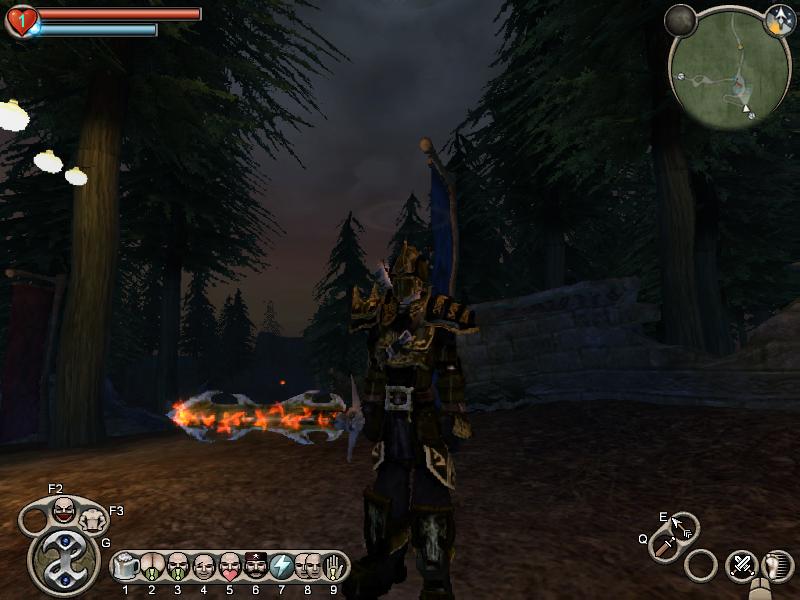Screen dimensions: 800x600
Task: Equip the melee sword weapon
Action: [x=665, y=546]
